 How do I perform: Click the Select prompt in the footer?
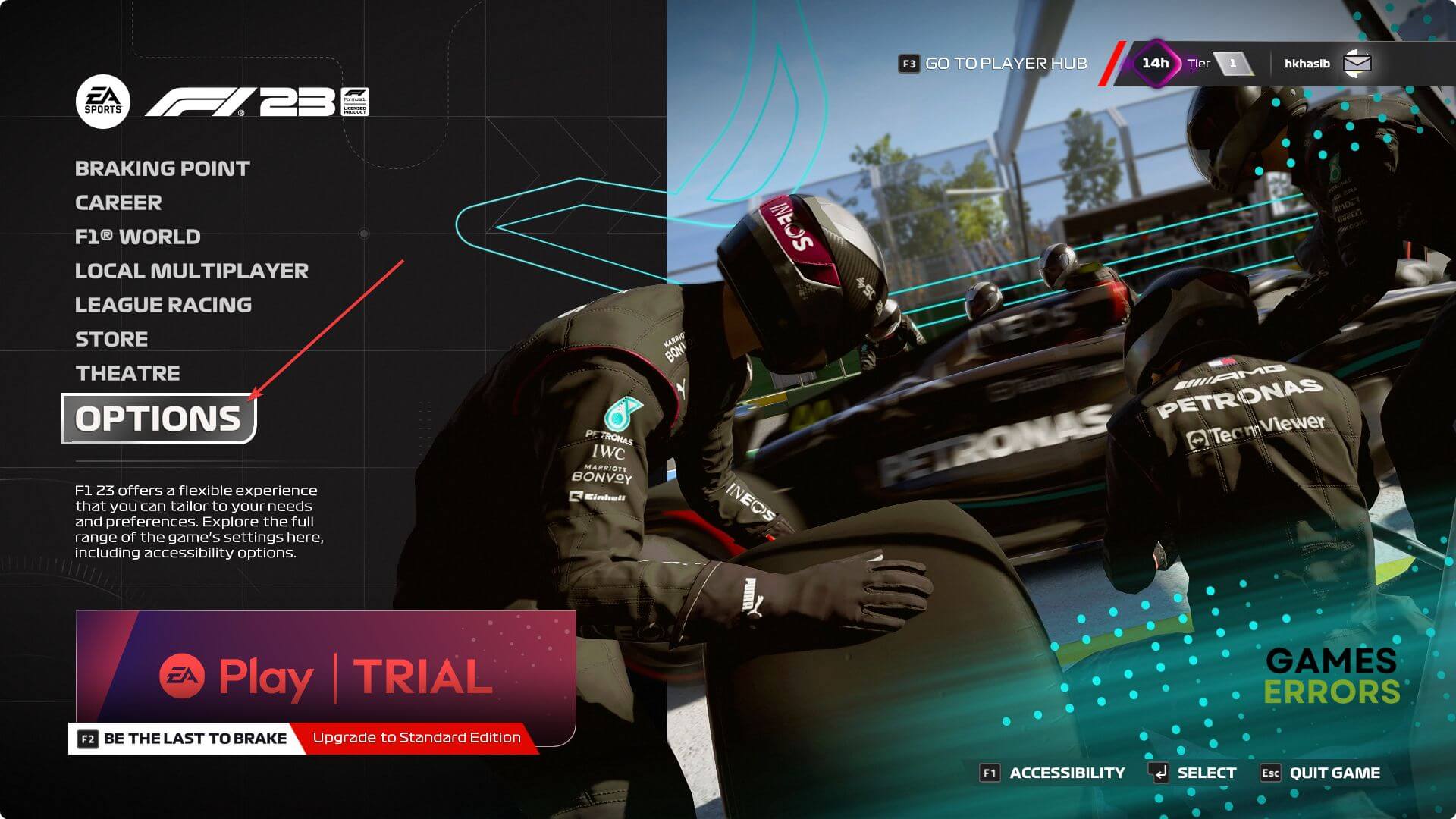(1194, 773)
